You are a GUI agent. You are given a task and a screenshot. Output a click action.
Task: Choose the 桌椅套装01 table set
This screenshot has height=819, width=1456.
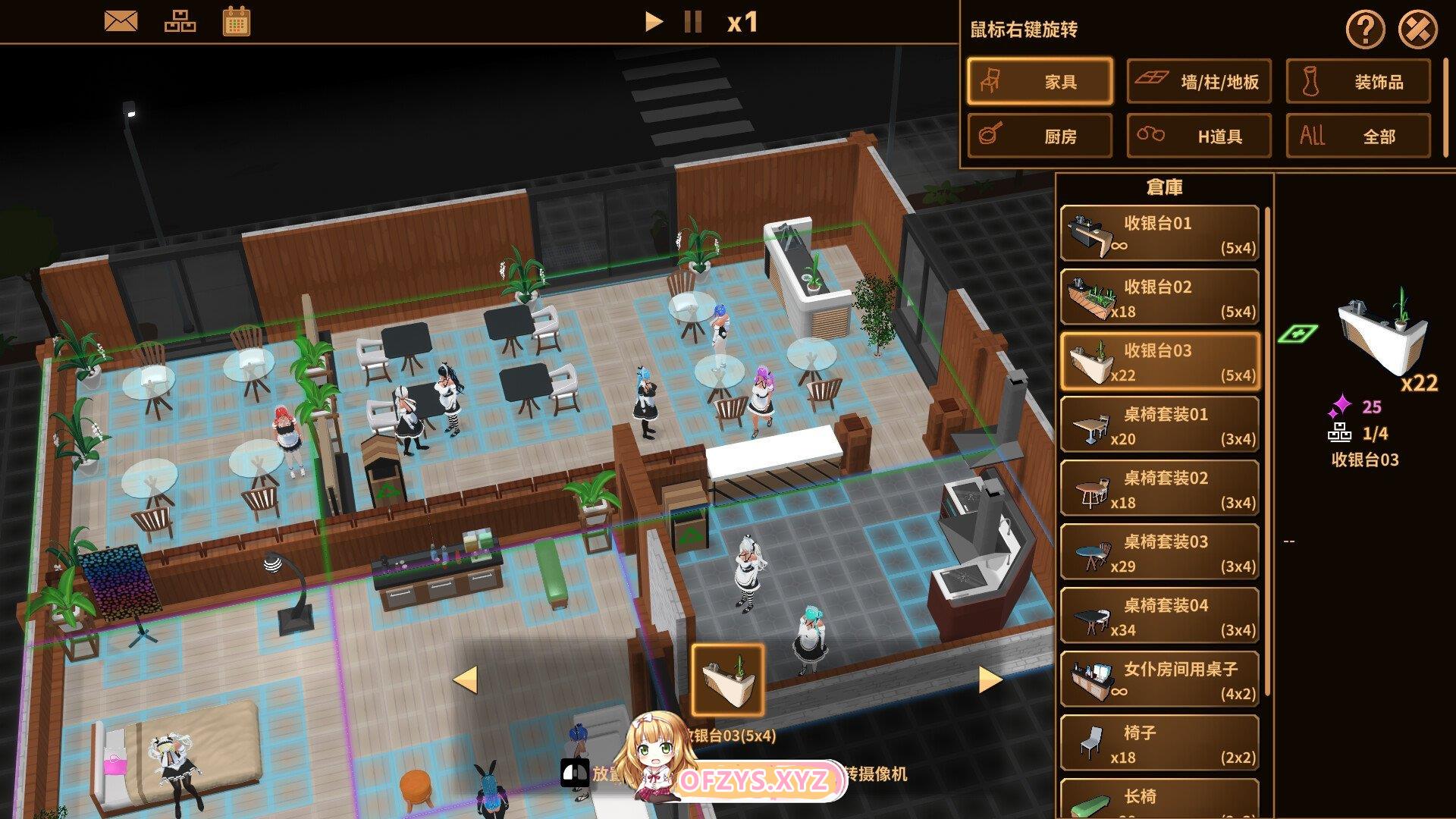point(1159,425)
